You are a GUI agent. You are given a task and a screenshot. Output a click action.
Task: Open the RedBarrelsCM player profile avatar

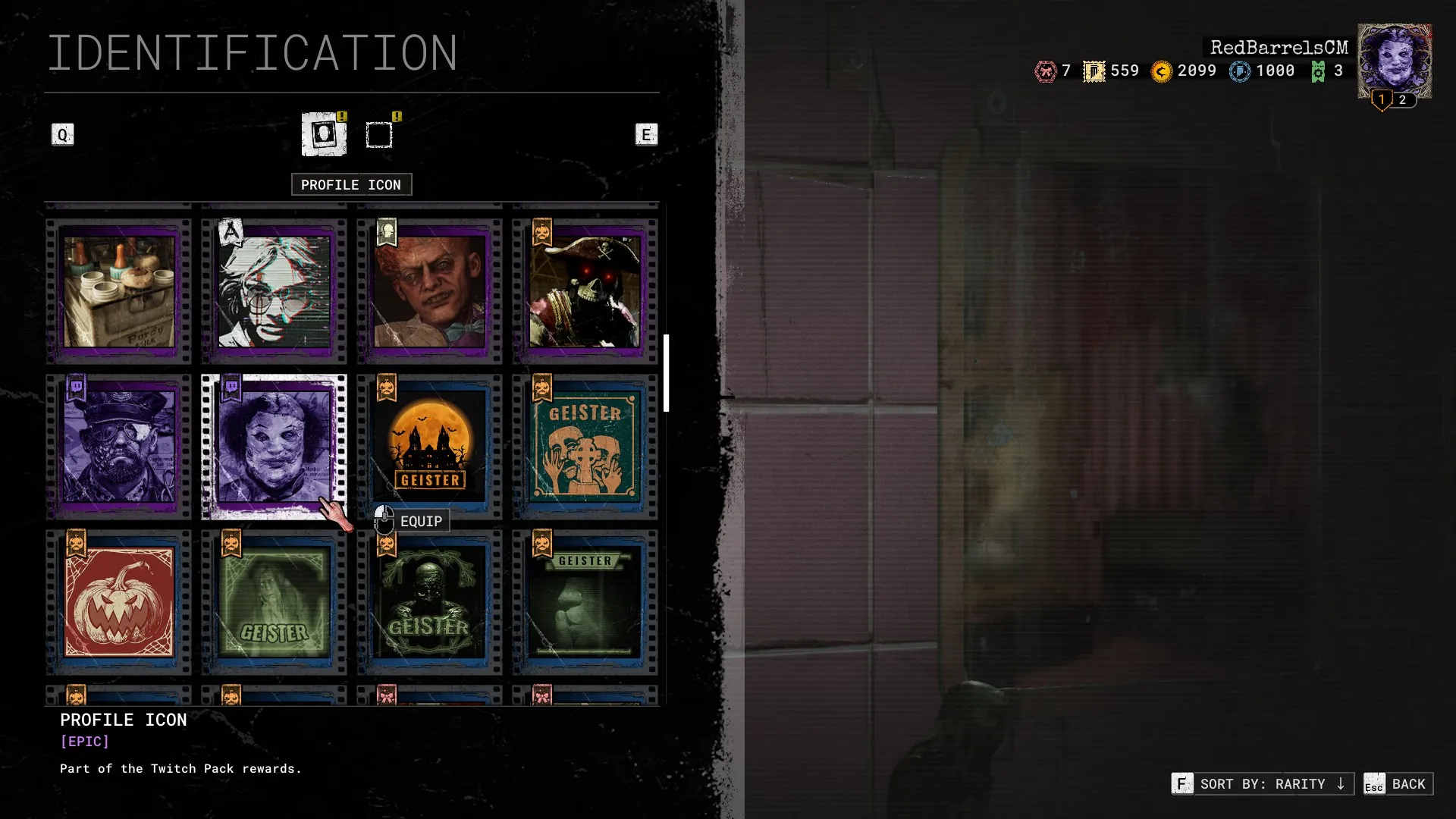tap(1394, 62)
